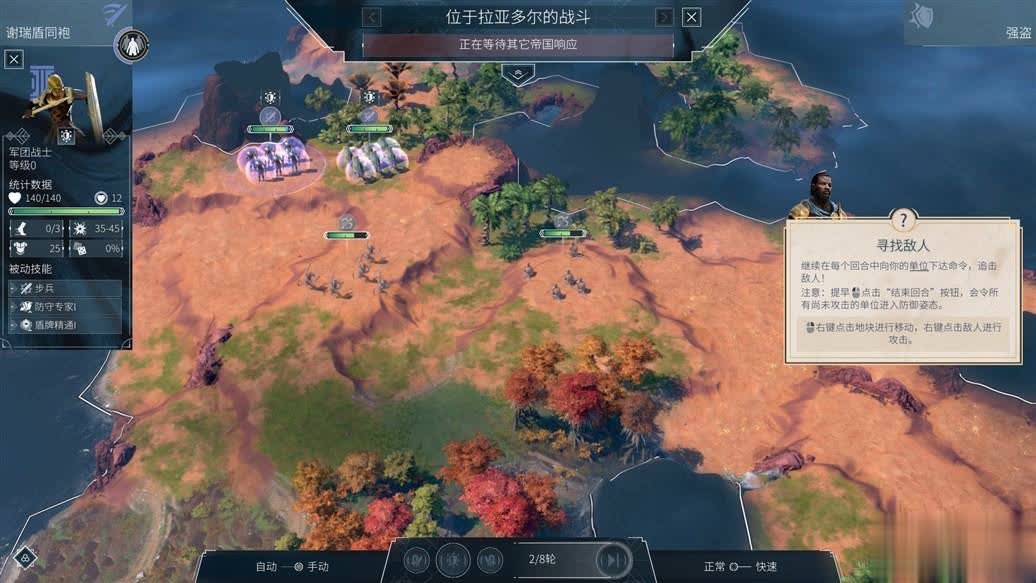Go to next battle with right arrow
This screenshot has width=1036, height=583.
[x=664, y=17]
